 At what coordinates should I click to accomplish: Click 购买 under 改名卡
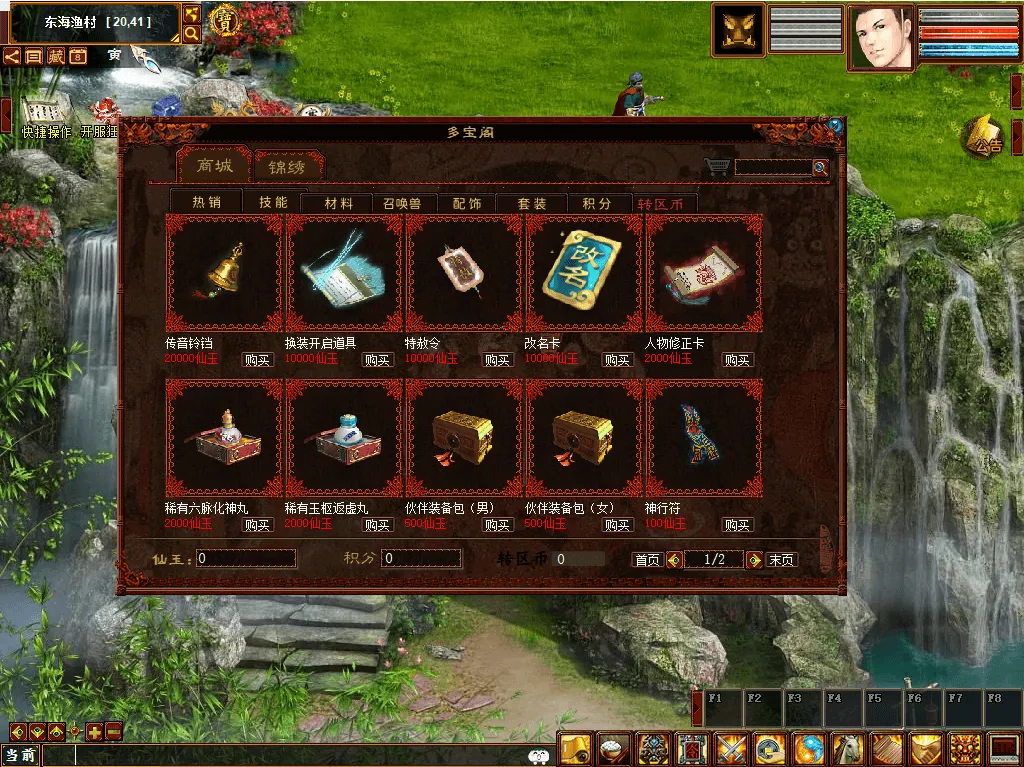pyautogui.click(x=617, y=360)
